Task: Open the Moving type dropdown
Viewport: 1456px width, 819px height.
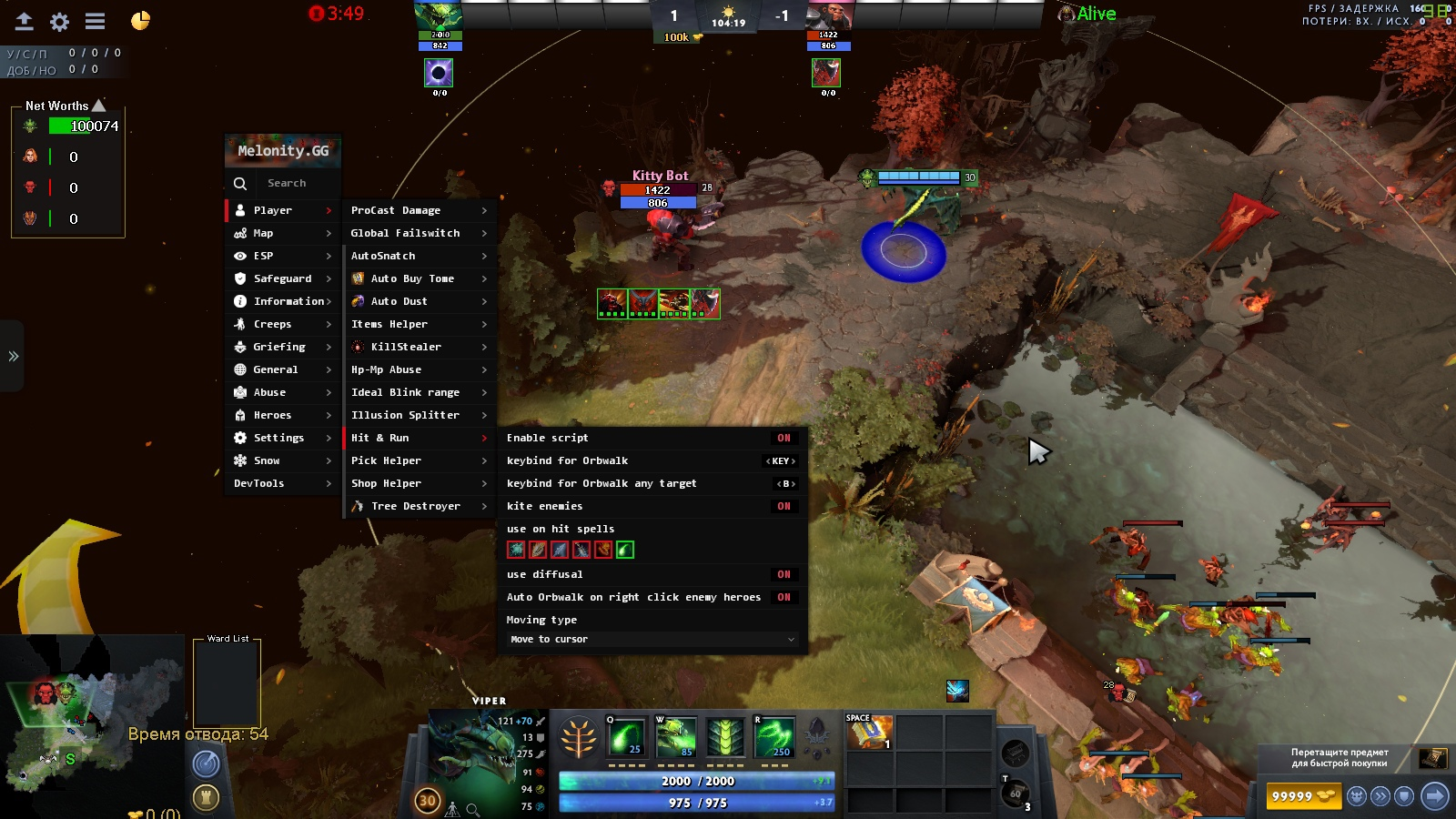Action: 652,640
